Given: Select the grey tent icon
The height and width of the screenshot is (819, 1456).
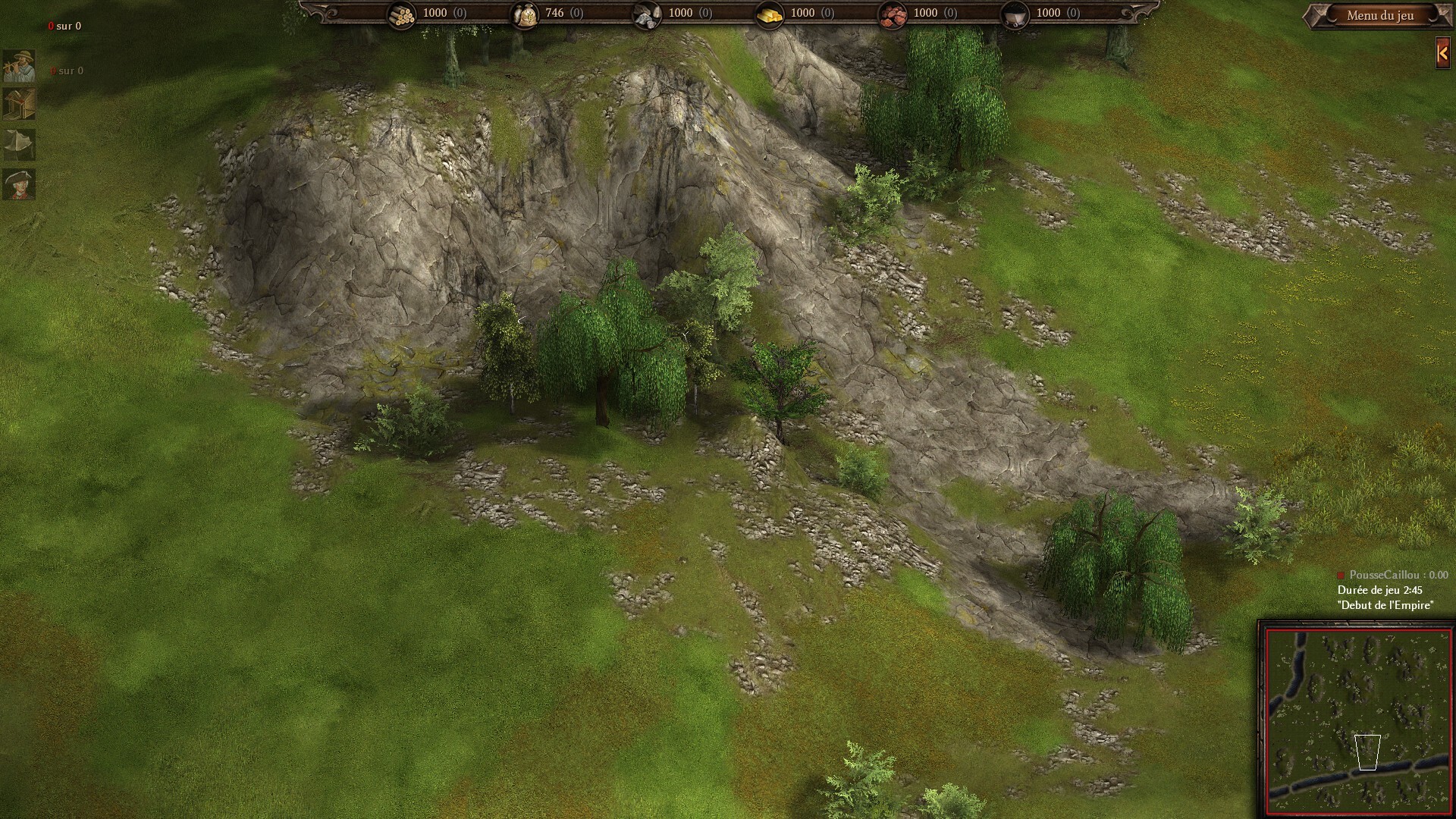Looking at the screenshot, I should pos(19,144).
